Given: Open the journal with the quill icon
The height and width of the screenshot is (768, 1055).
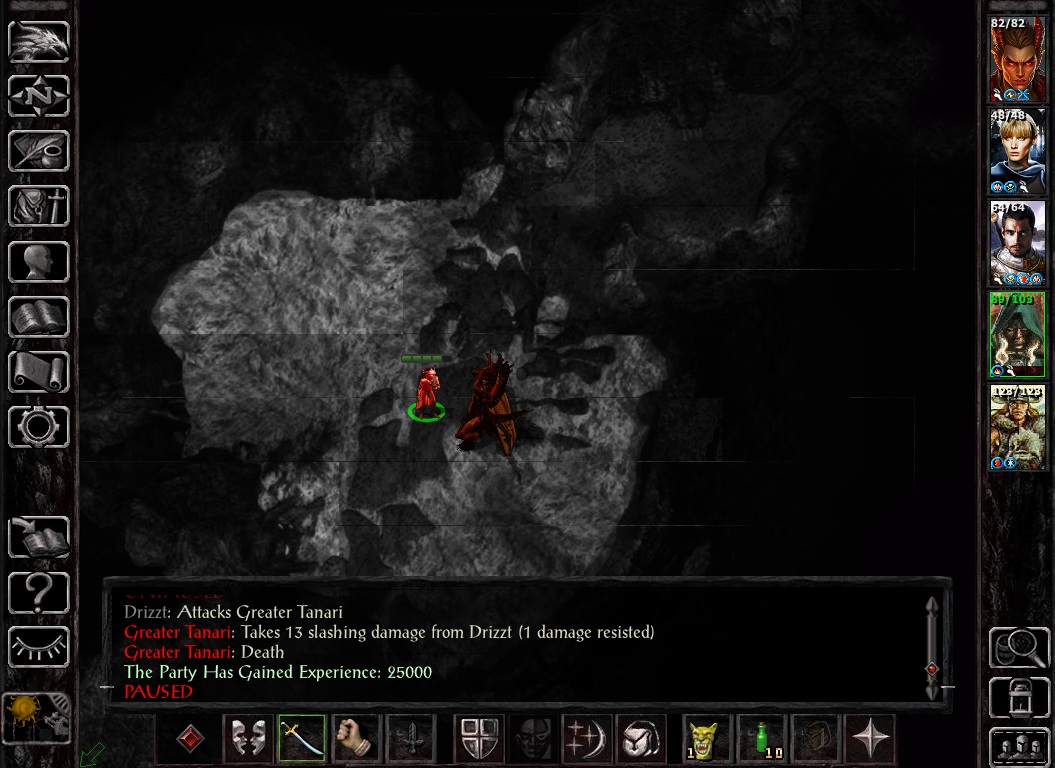Looking at the screenshot, I should (x=39, y=152).
